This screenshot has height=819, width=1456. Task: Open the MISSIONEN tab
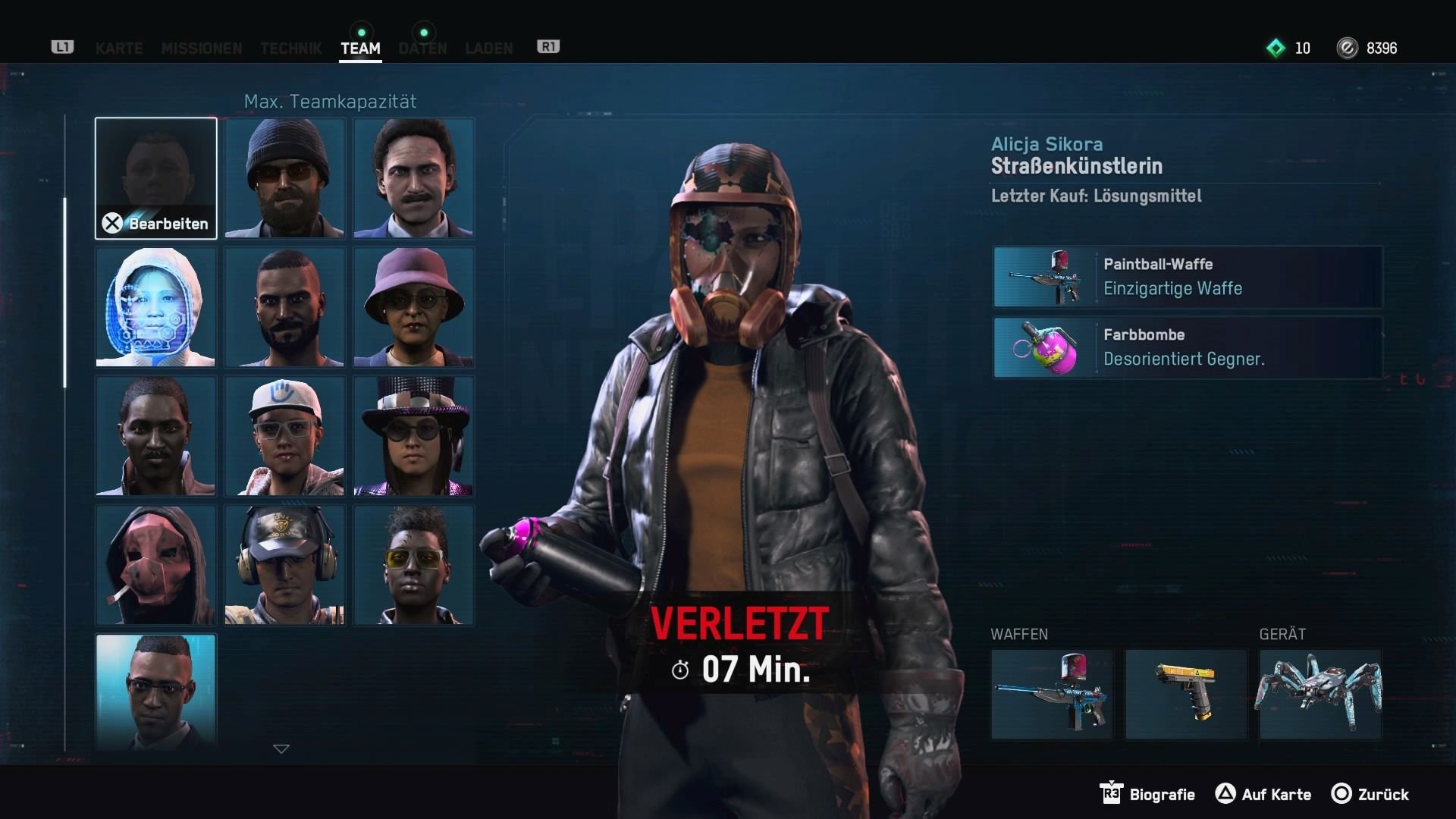[x=201, y=49]
